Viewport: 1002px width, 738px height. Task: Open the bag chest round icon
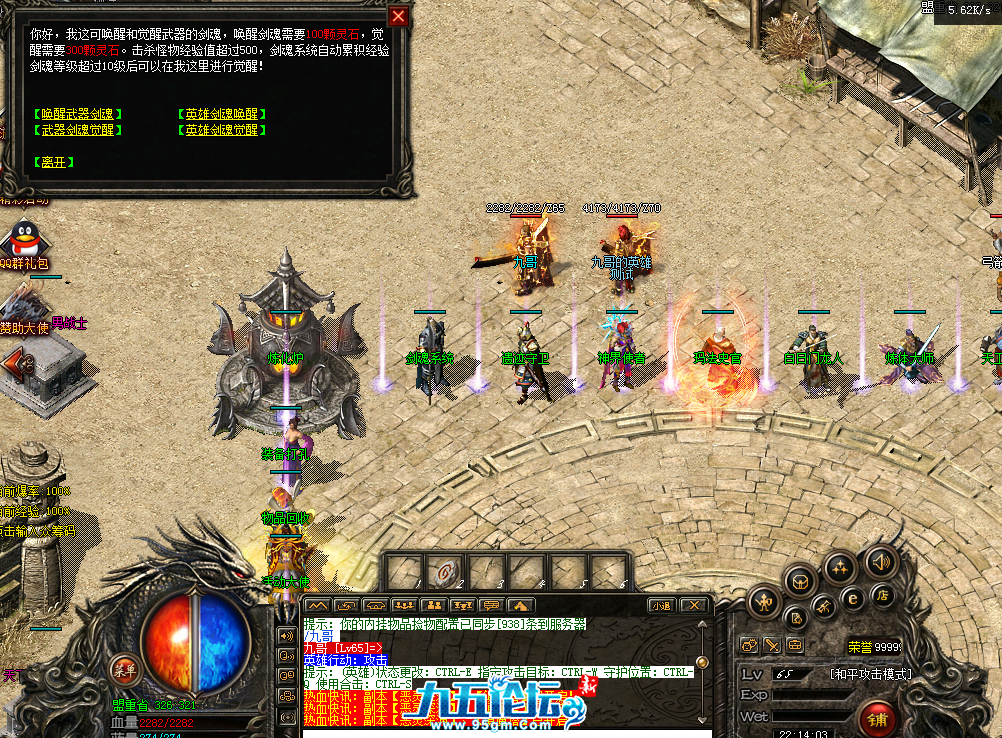tap(801, 578)
